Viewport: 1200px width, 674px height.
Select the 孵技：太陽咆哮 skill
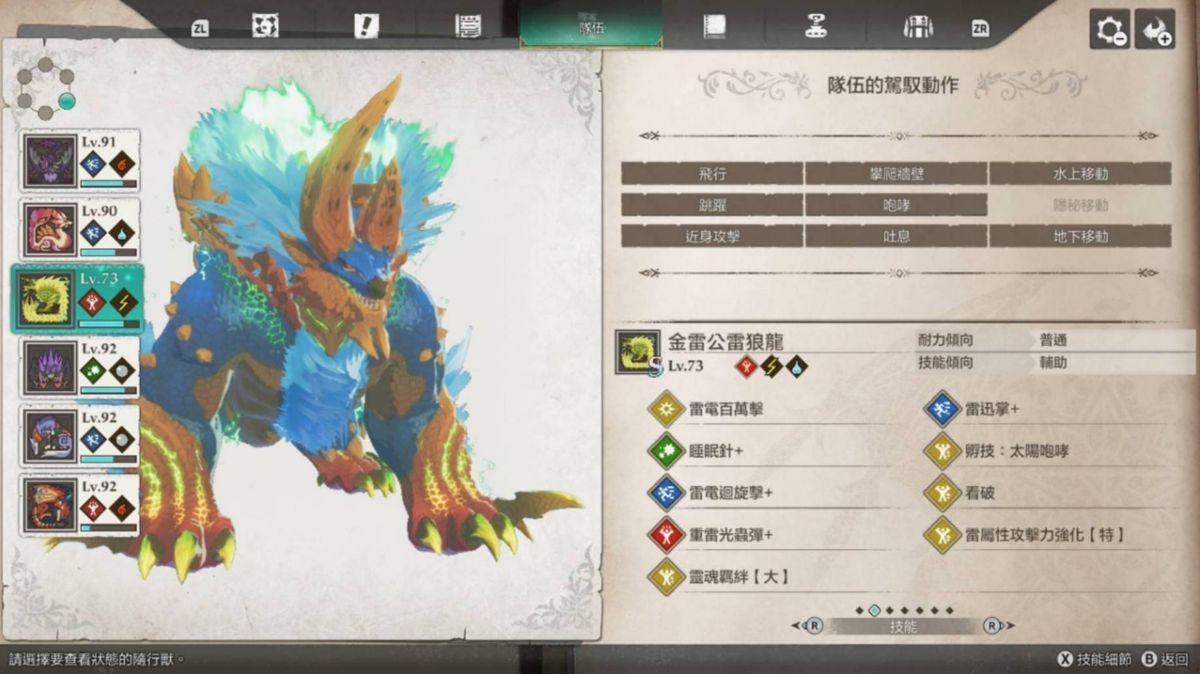1016,451
